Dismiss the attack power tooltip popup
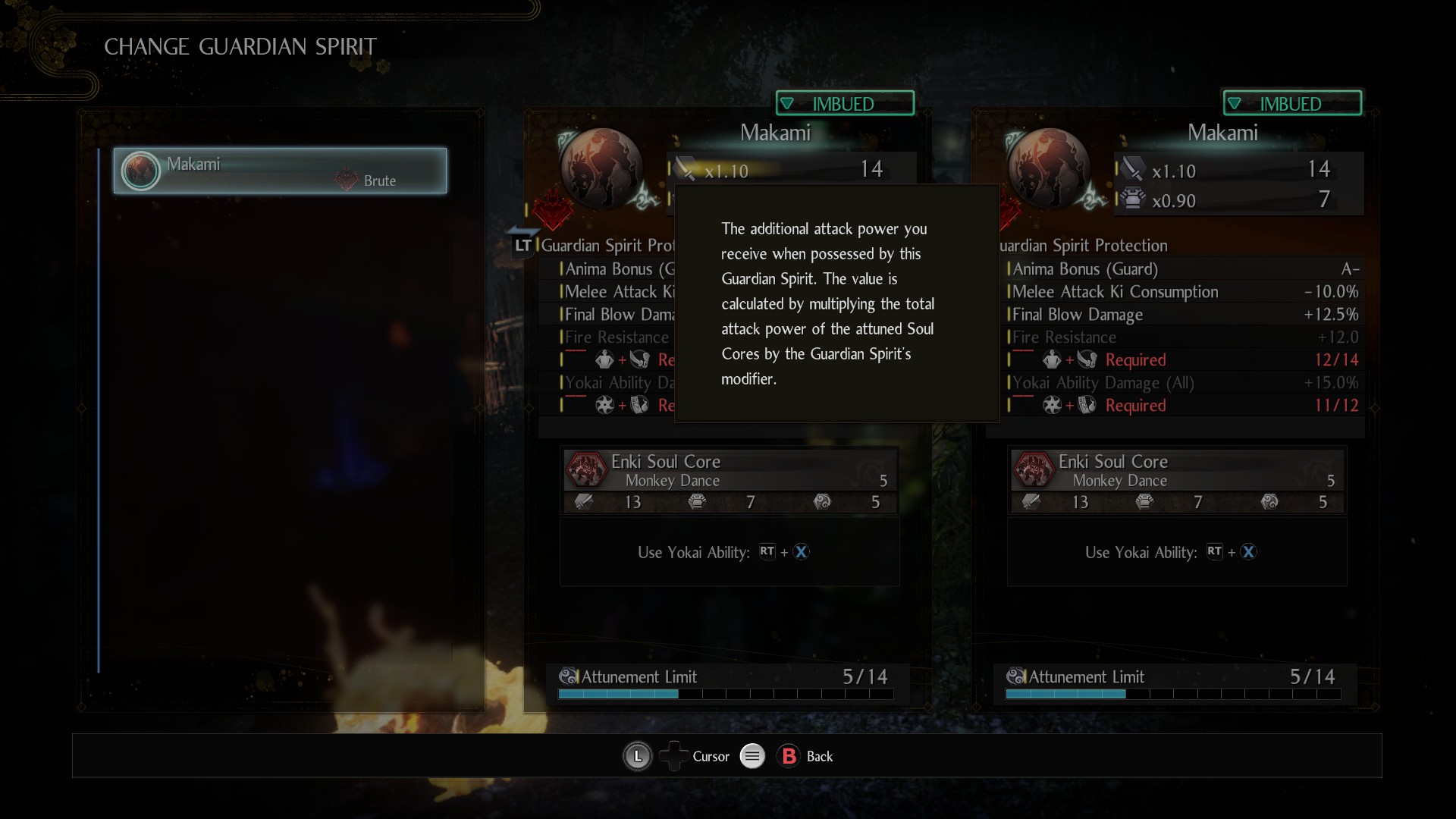The height and width of the screenshot is (819, 1456). (x=836, y=303)
